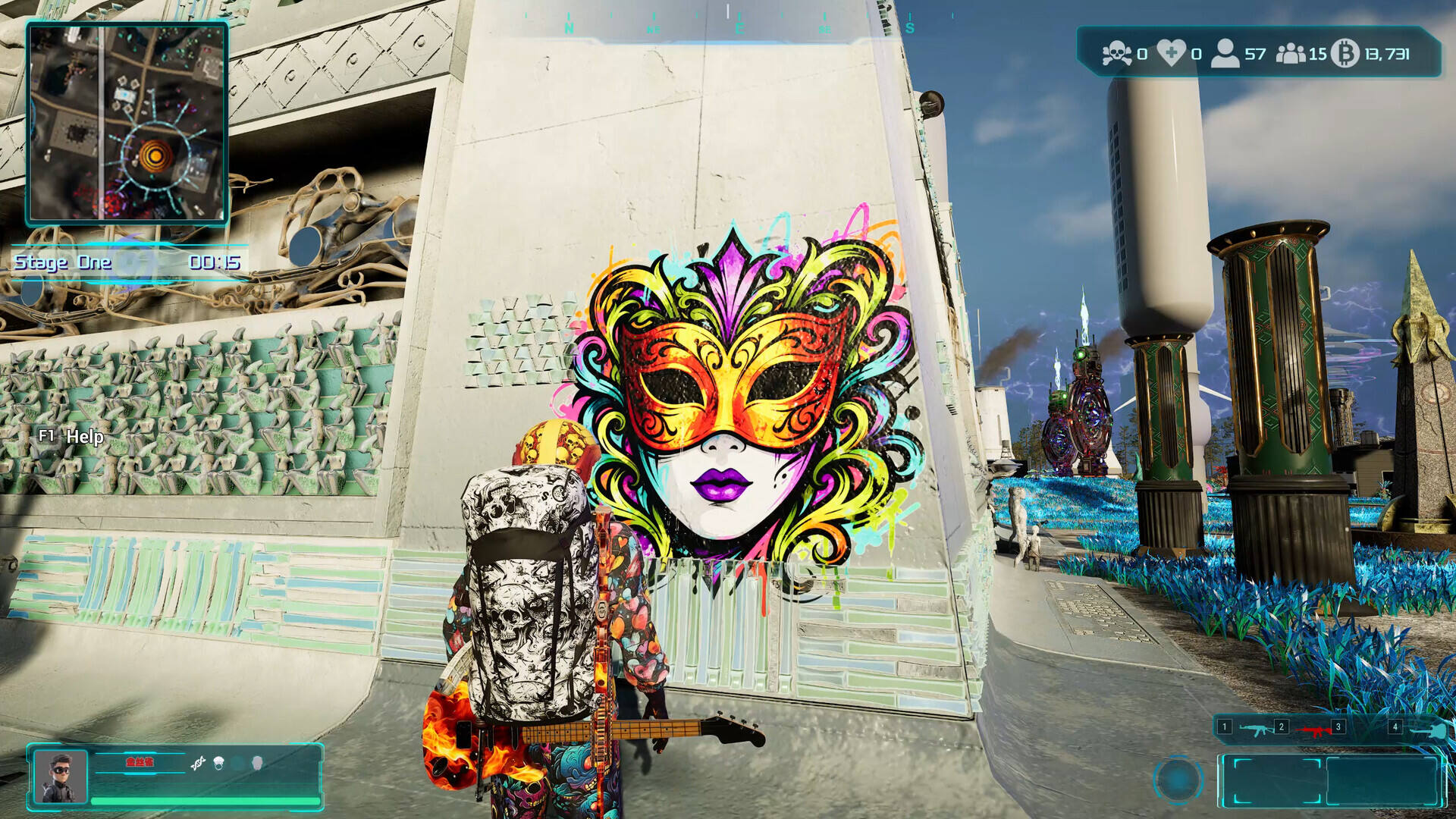Click the skull and crossbones kills icon
The width and height of the screenshot is (1456, 819).
click(1116, 54)
